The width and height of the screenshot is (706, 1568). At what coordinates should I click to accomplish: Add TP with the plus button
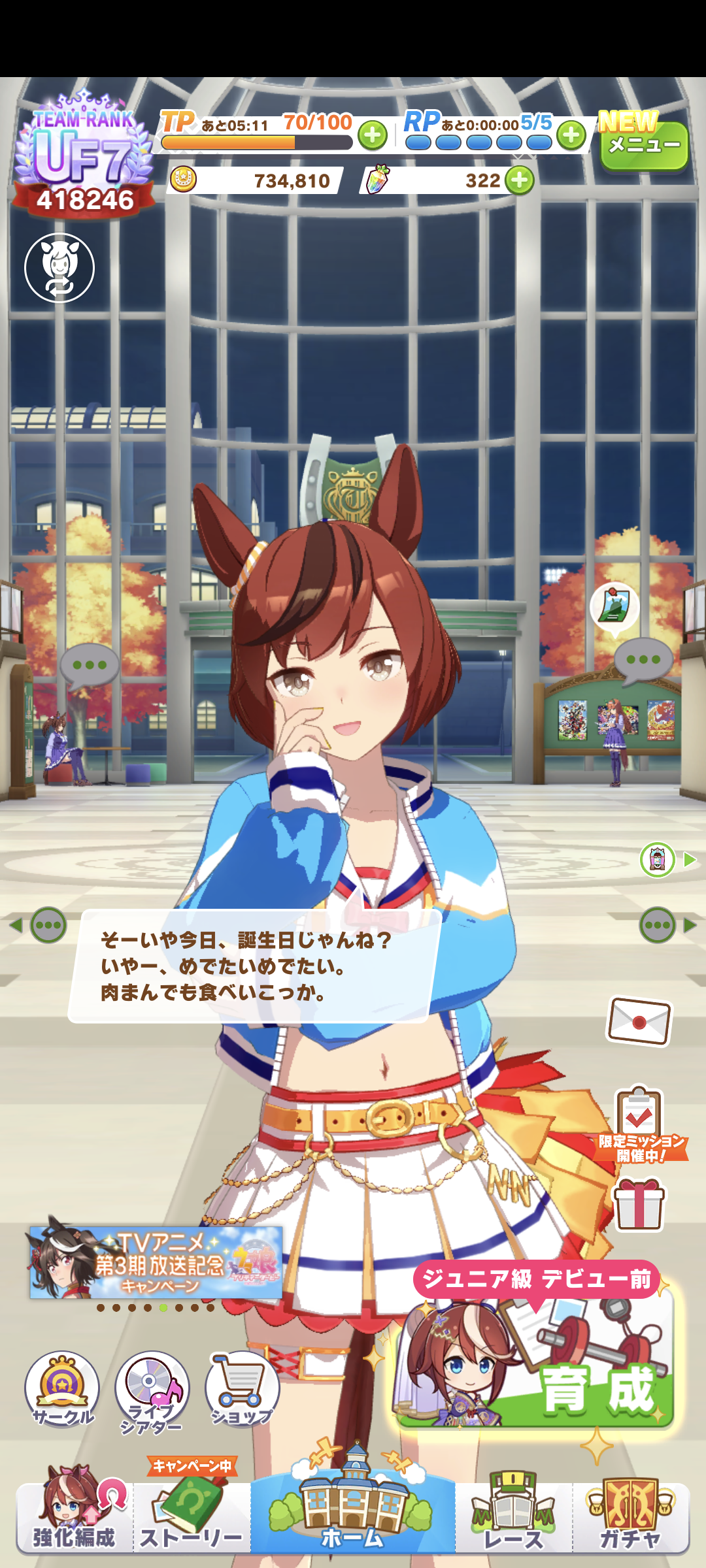click(373, 136)
